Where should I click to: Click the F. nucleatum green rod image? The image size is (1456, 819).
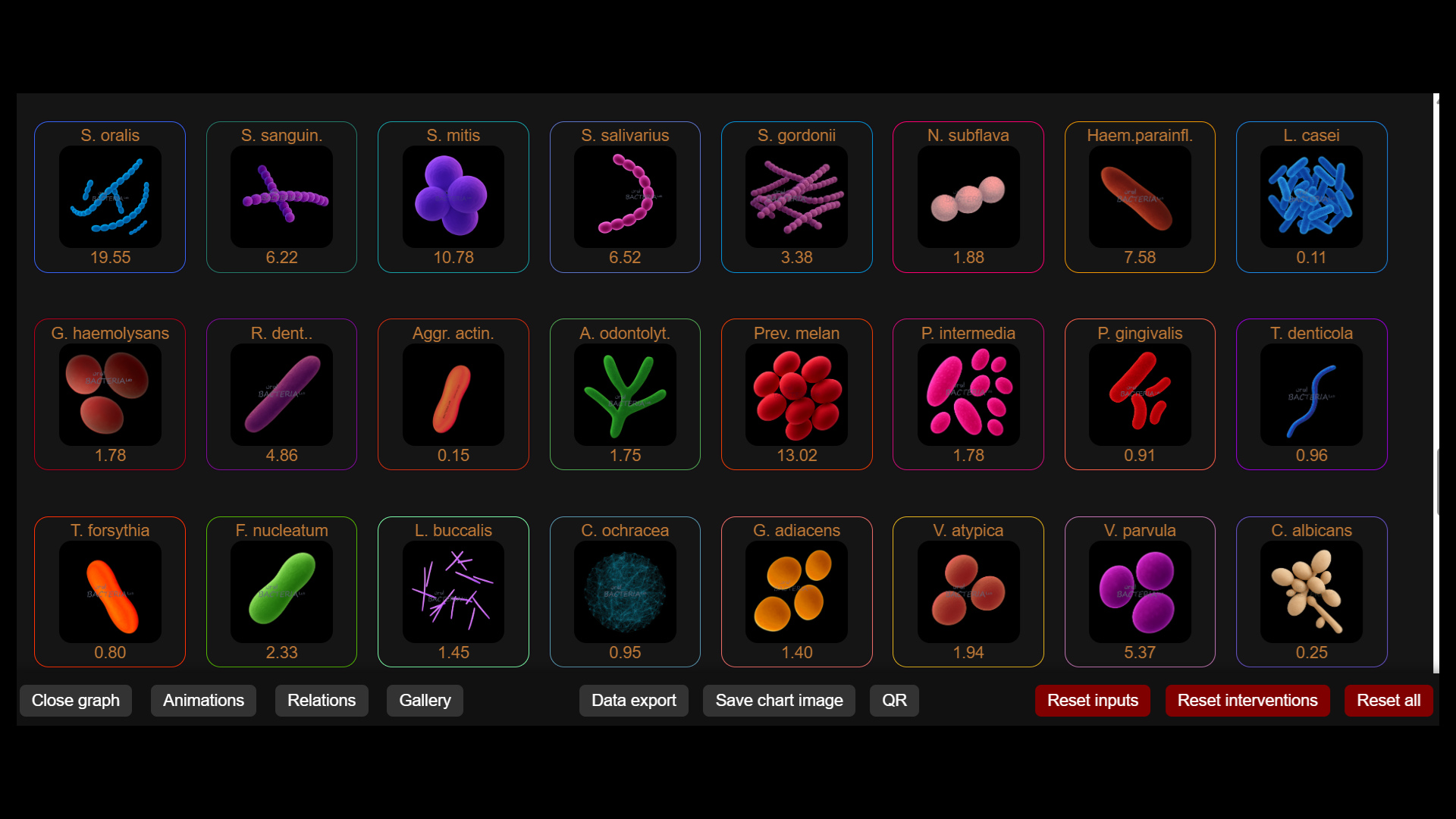(281, 591)
